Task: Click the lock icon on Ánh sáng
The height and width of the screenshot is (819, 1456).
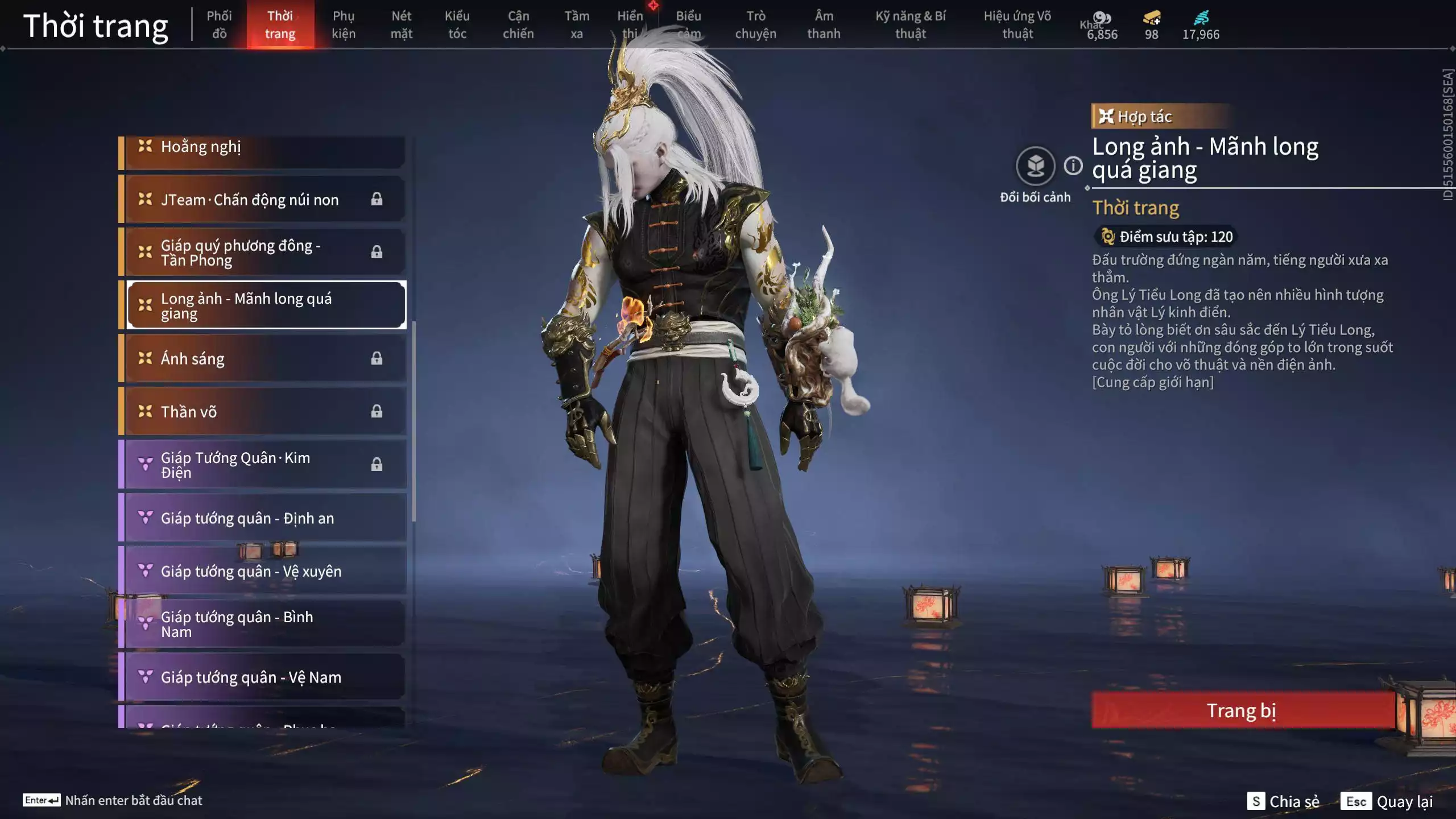Action: [377, 358]
